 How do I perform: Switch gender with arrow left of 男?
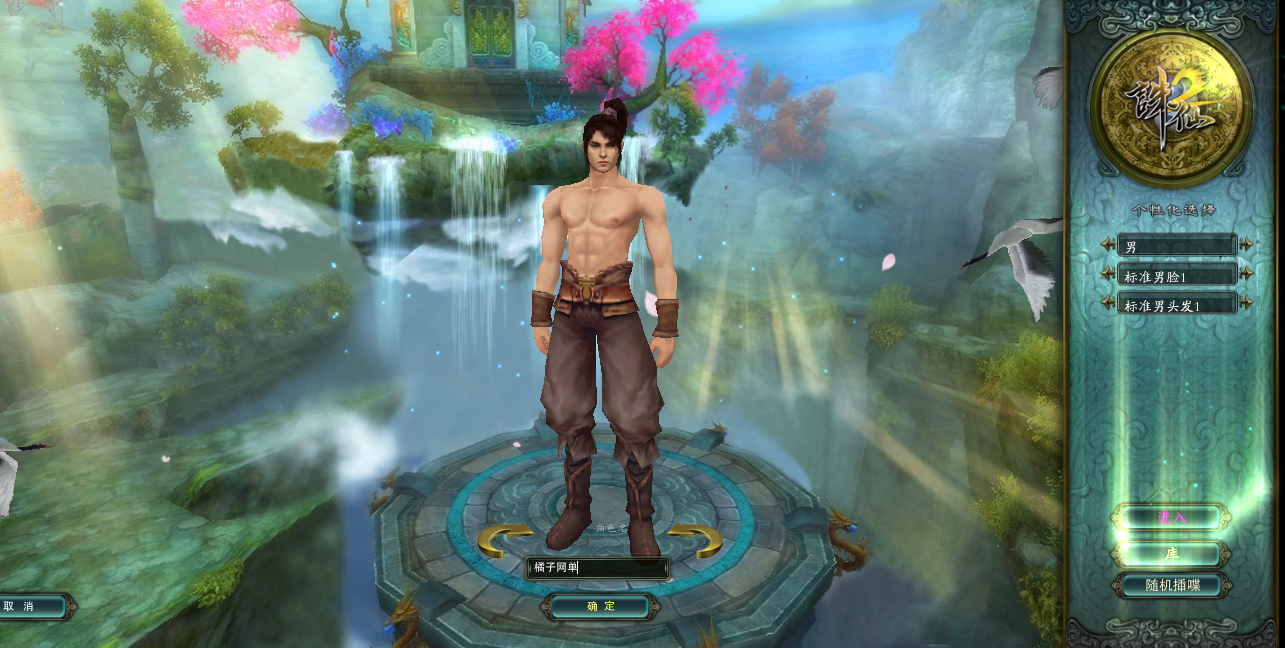coord(1108,245)
